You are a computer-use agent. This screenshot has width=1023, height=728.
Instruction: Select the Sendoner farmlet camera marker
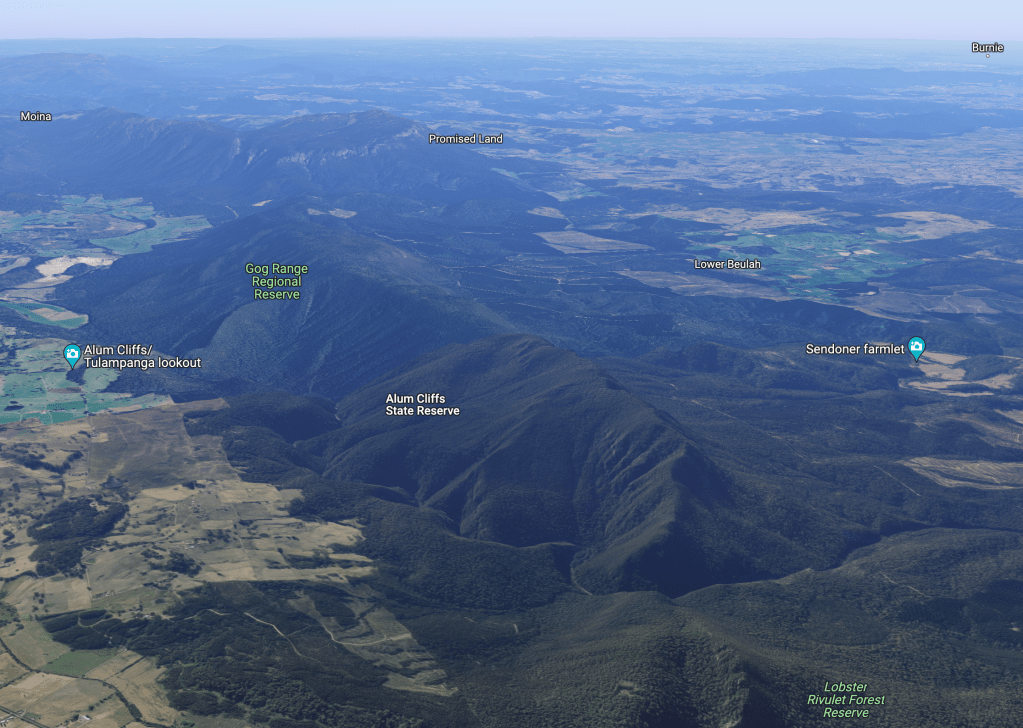(x=916, y=347)
